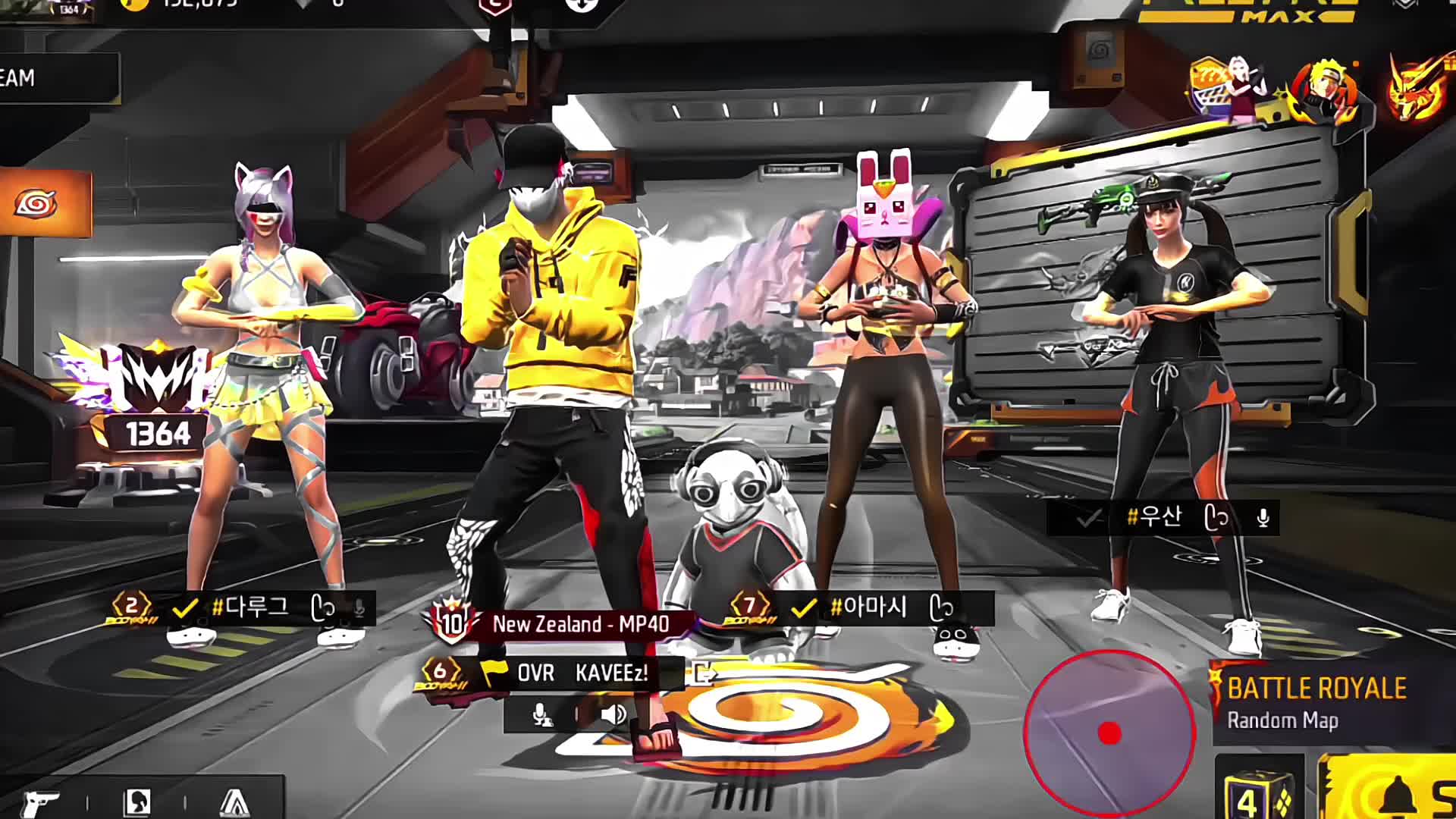Tap the triangular A-shaped icon
This screenshot has width=1456, height=819.
click(234, 802)
